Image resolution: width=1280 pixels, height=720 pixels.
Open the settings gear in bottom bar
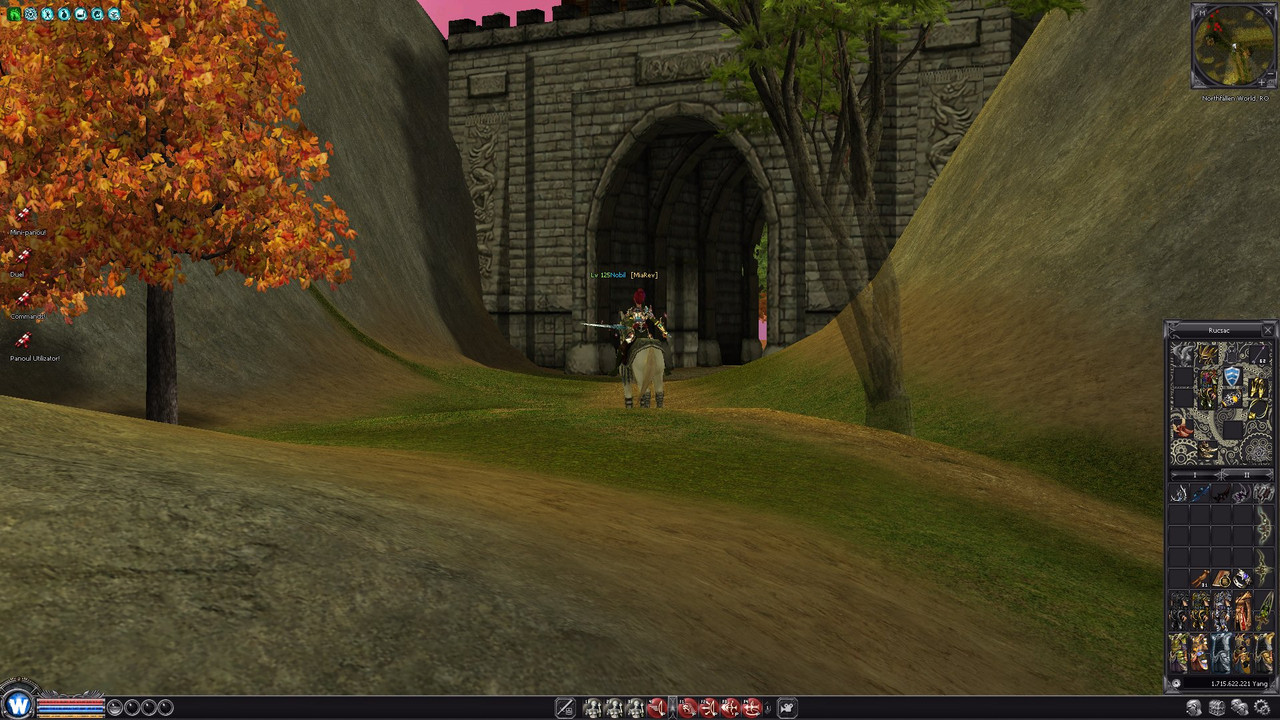[1261, 708]
